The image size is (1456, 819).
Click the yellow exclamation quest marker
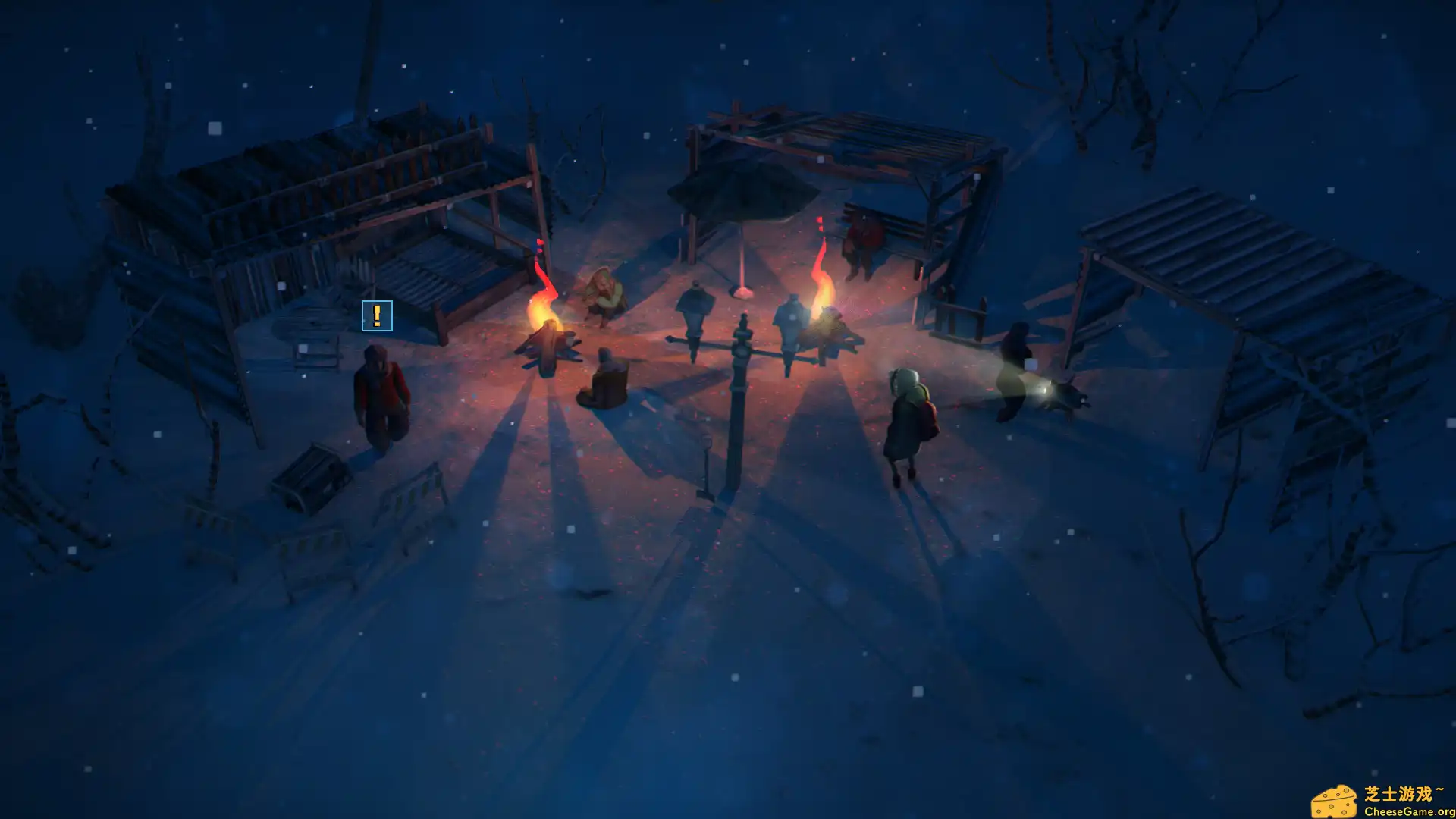[377, 315]
